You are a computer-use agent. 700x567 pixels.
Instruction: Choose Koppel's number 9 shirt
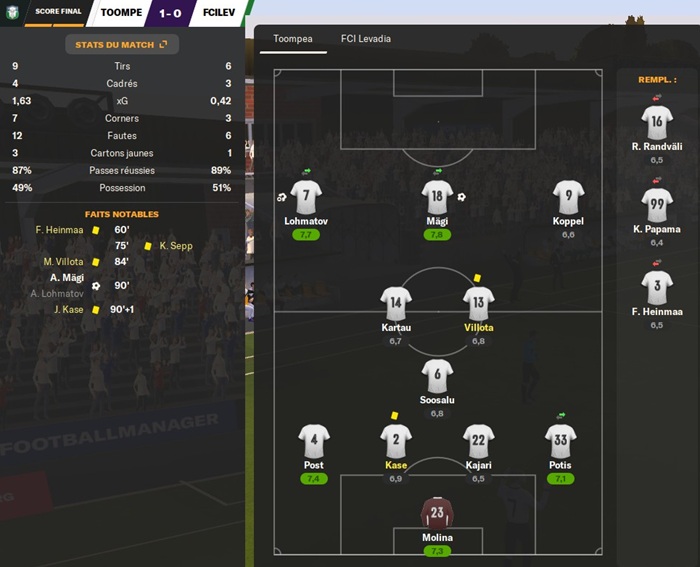pos(568,197)
